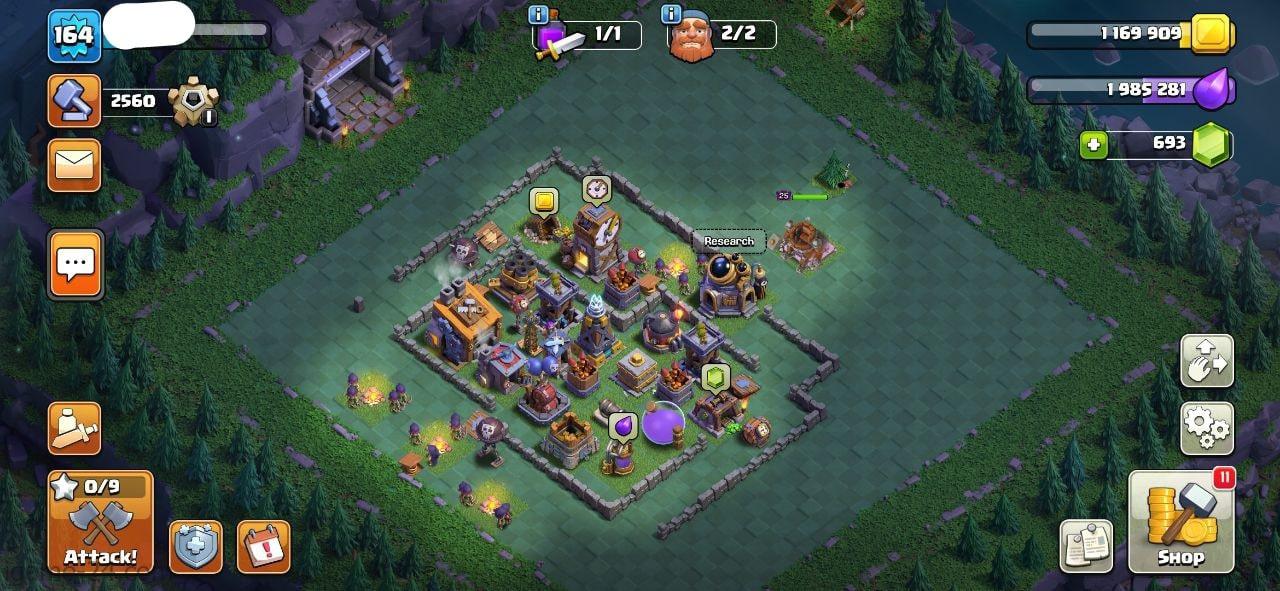Collect gold from the gold bubble
Screen dimensions: 1280x591
(x=543, y=201)
